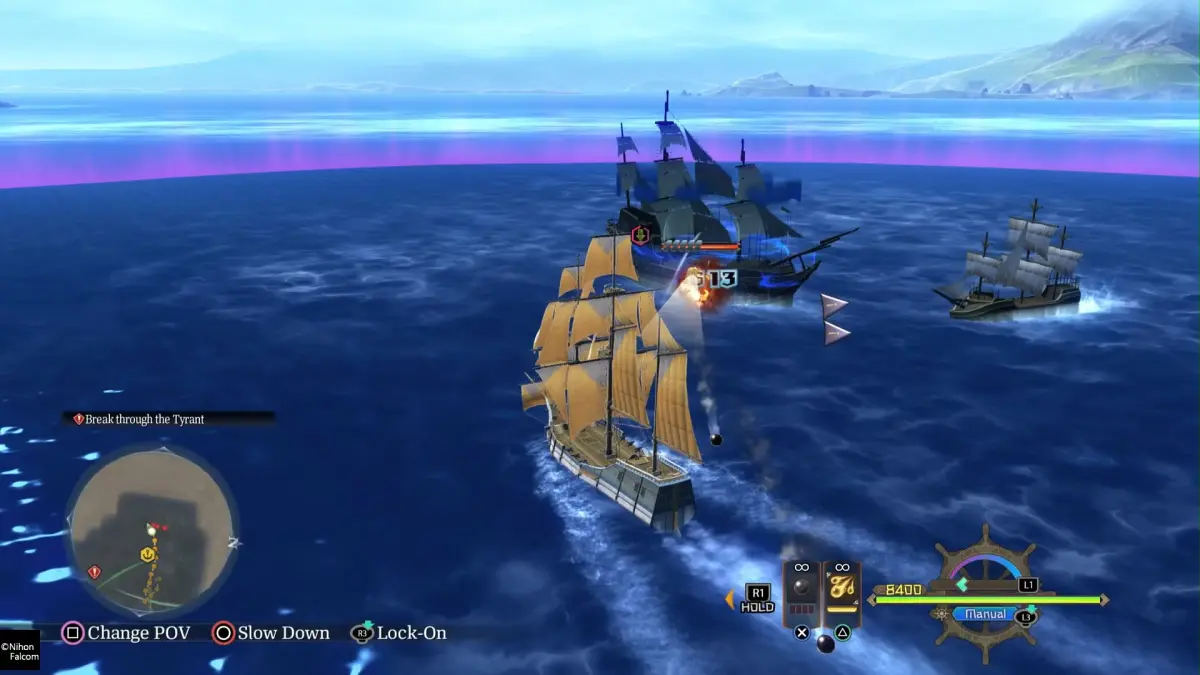1200x675 pixels.
Task: Click the ship's wheel steering gauge
Action: point(985,590)
